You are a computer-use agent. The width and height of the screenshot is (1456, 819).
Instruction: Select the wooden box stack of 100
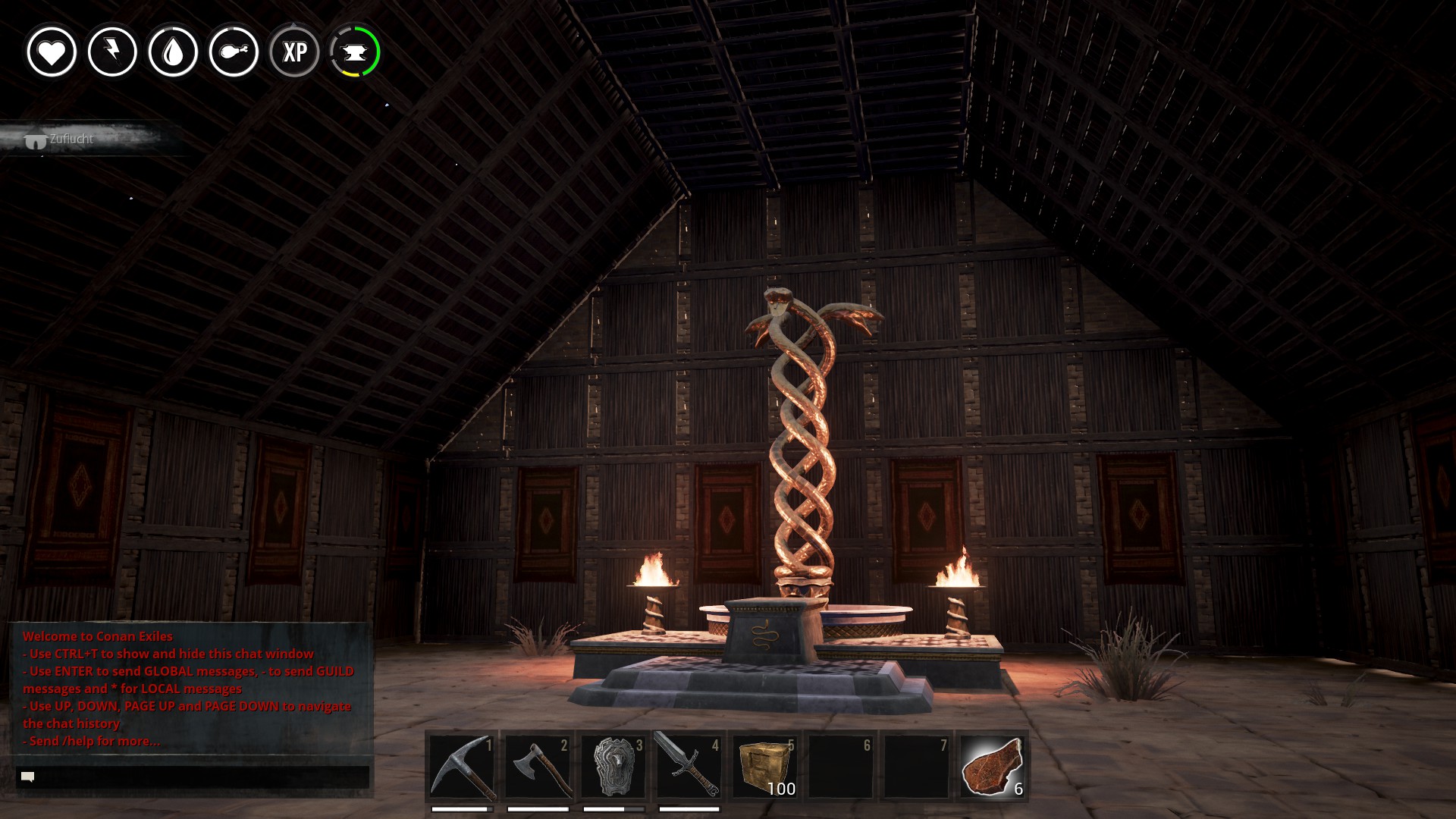click(x=764, y=767)
